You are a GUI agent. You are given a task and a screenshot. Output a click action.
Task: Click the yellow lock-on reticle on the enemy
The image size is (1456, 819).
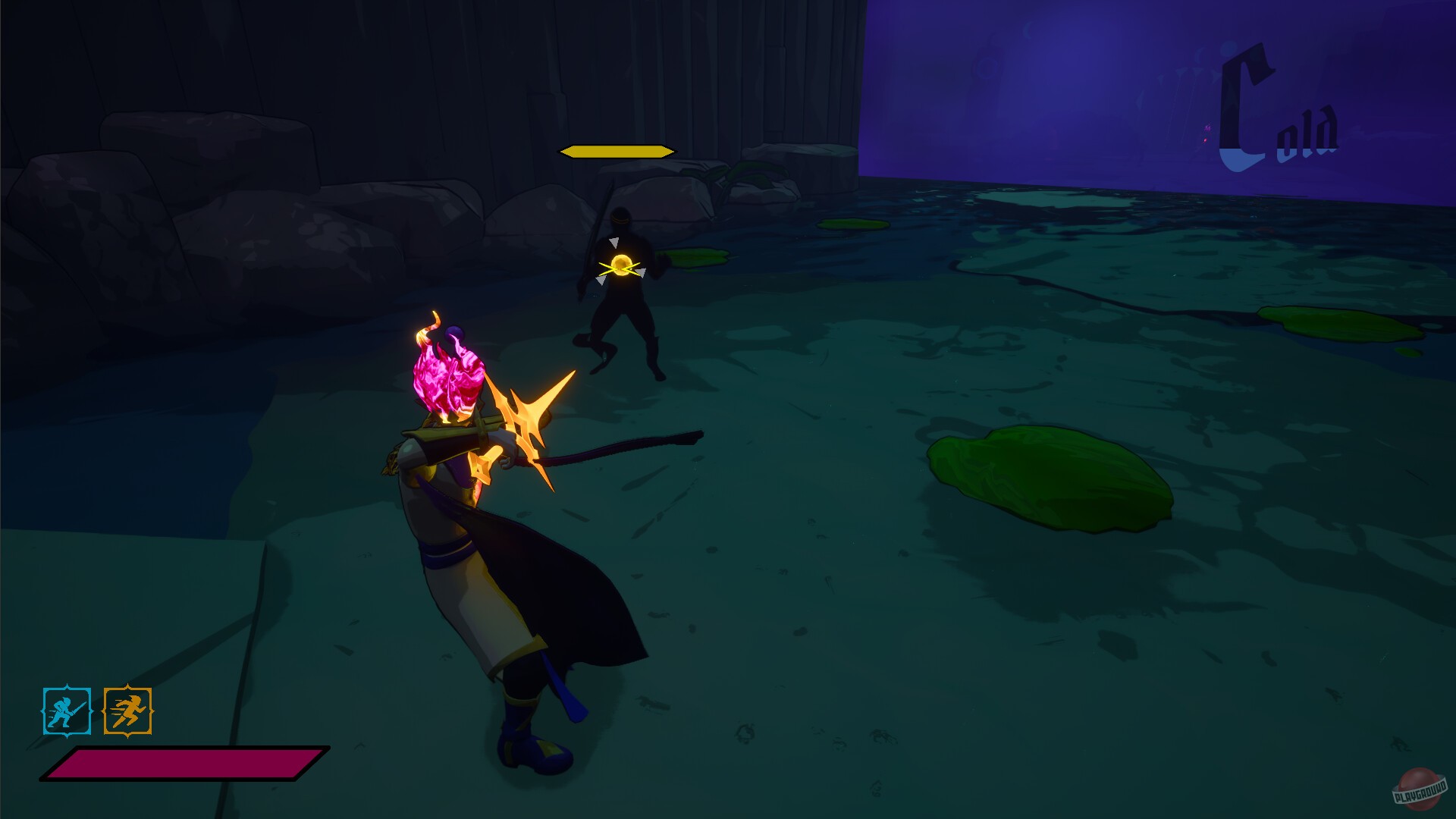pos(622,265)
